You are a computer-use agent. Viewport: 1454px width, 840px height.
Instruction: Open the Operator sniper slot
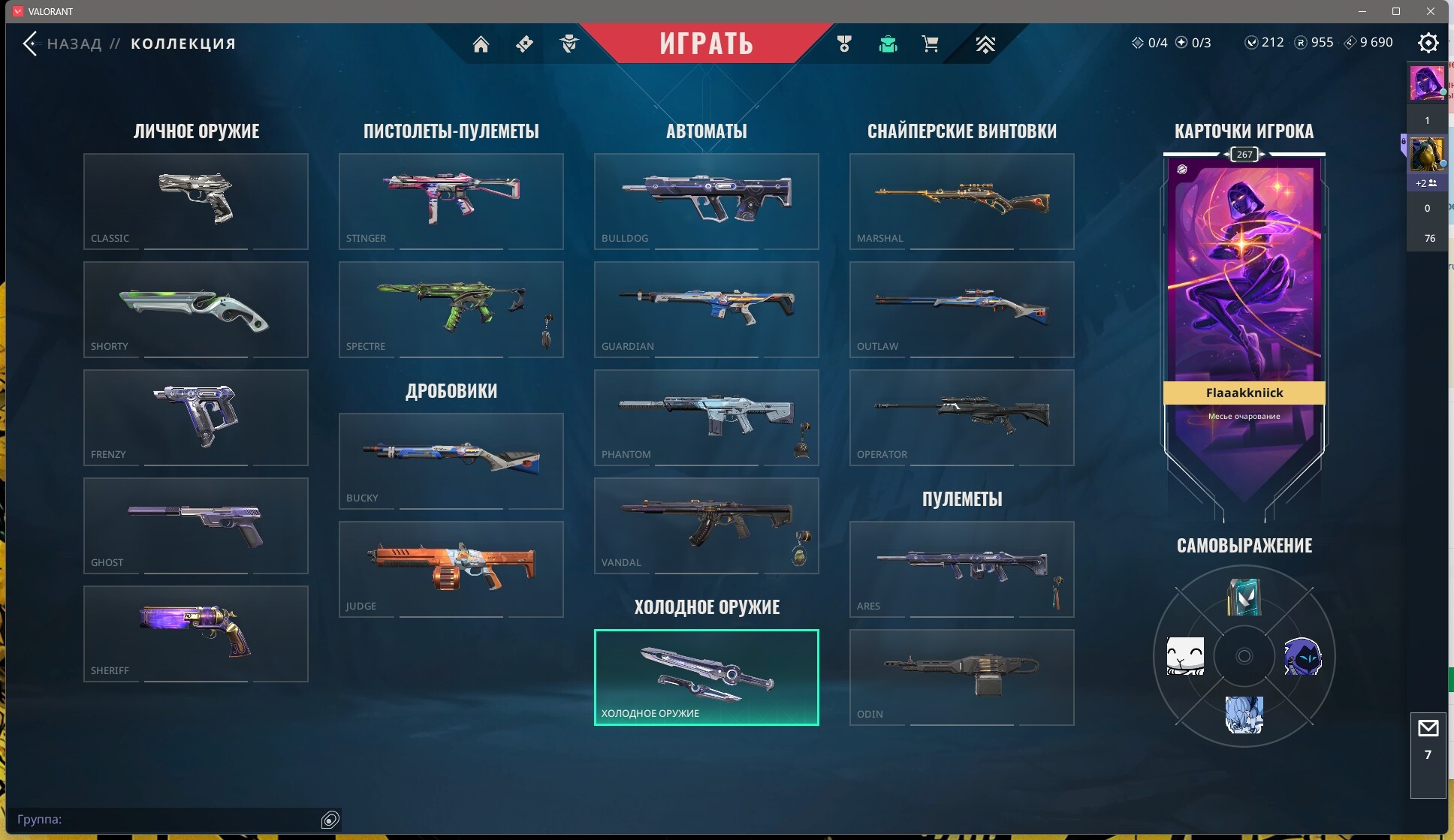pos(961,417)
